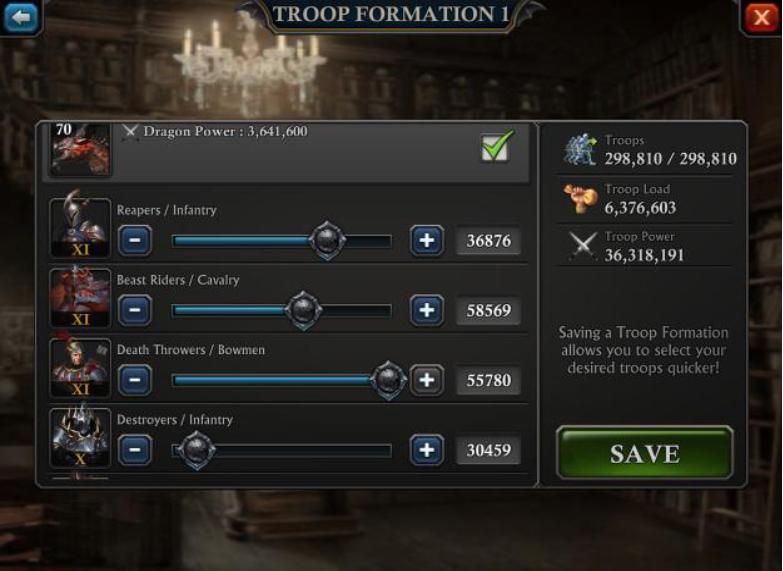The height and width of the screenshot is (571, 783).
Task: Click the Reapers troop slider handle
Action: [327, 240]
